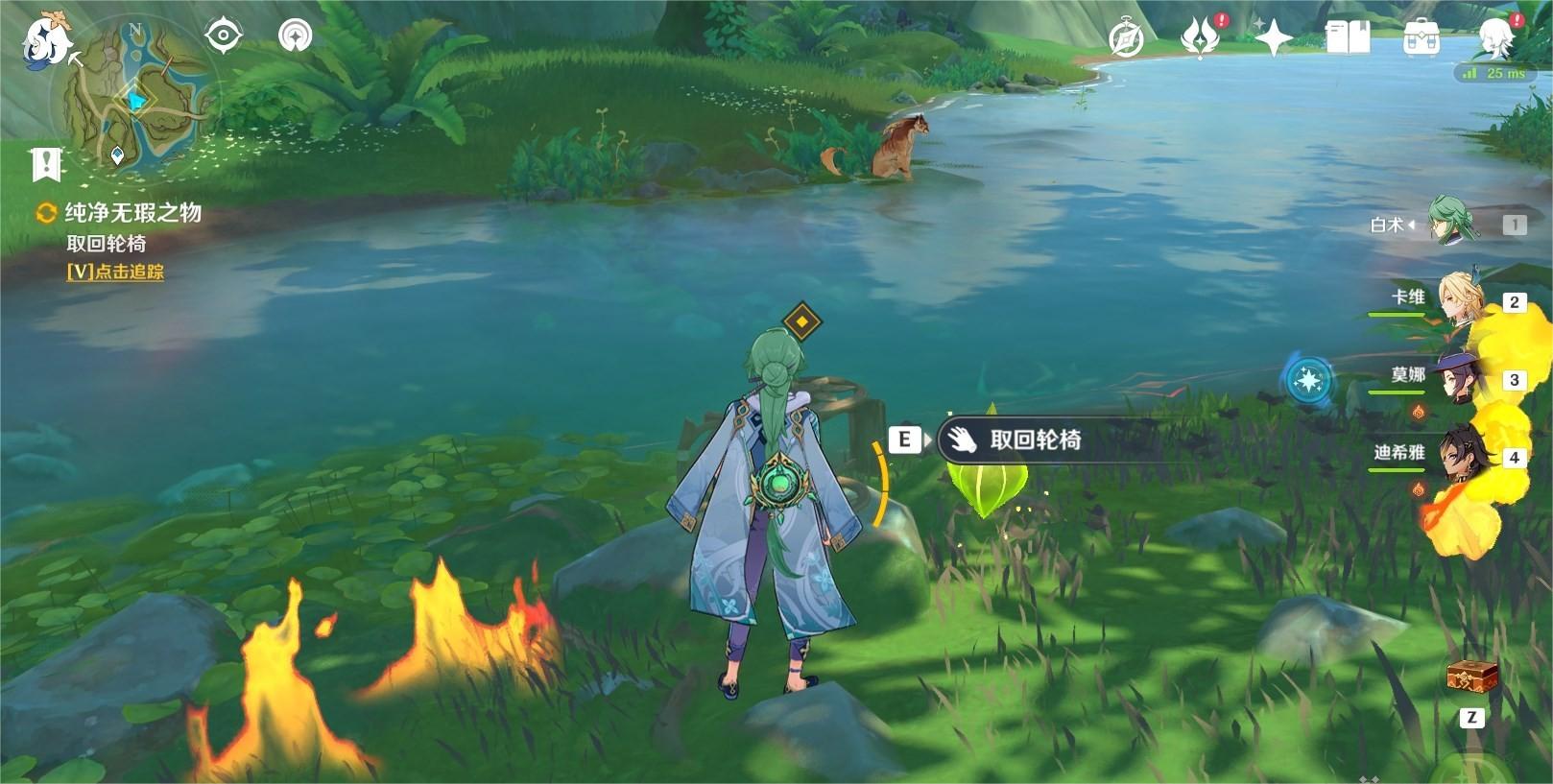The width and height of the screenshot is (1553, 784).
Task: Open the quest log bookmark icon
Action: (x=46, y=165)
